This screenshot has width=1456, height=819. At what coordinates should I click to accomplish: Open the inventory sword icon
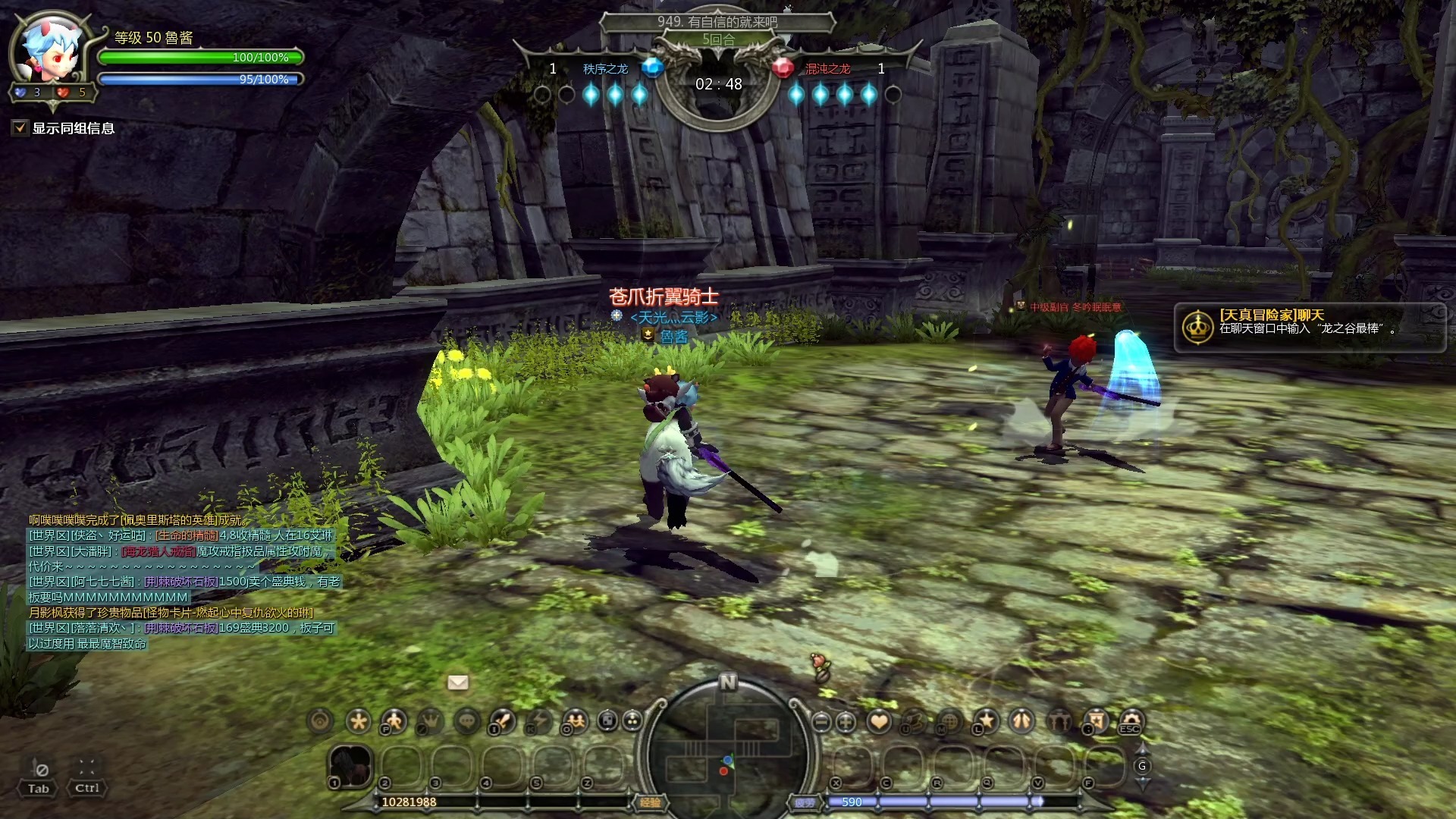click(x=503, y=721)
